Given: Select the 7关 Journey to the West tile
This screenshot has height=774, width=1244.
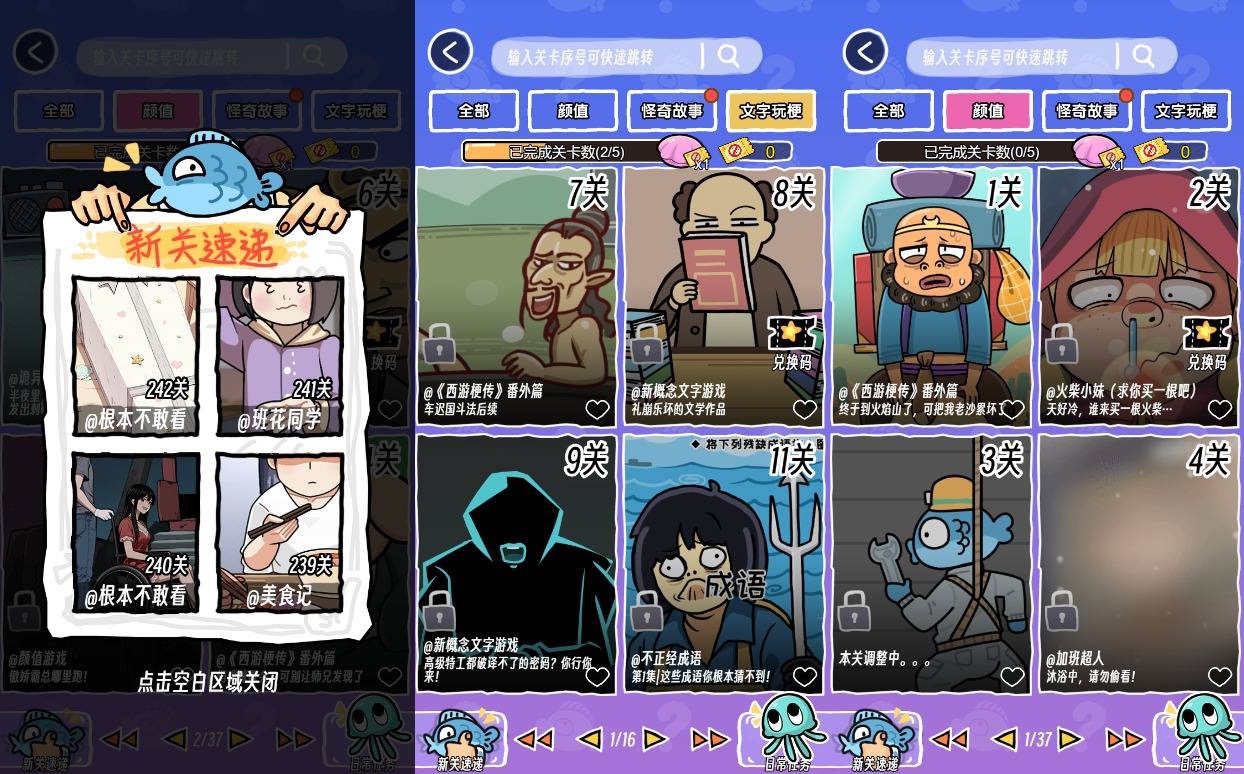Looking at the screenshot, I should click(x=516, y=290).
